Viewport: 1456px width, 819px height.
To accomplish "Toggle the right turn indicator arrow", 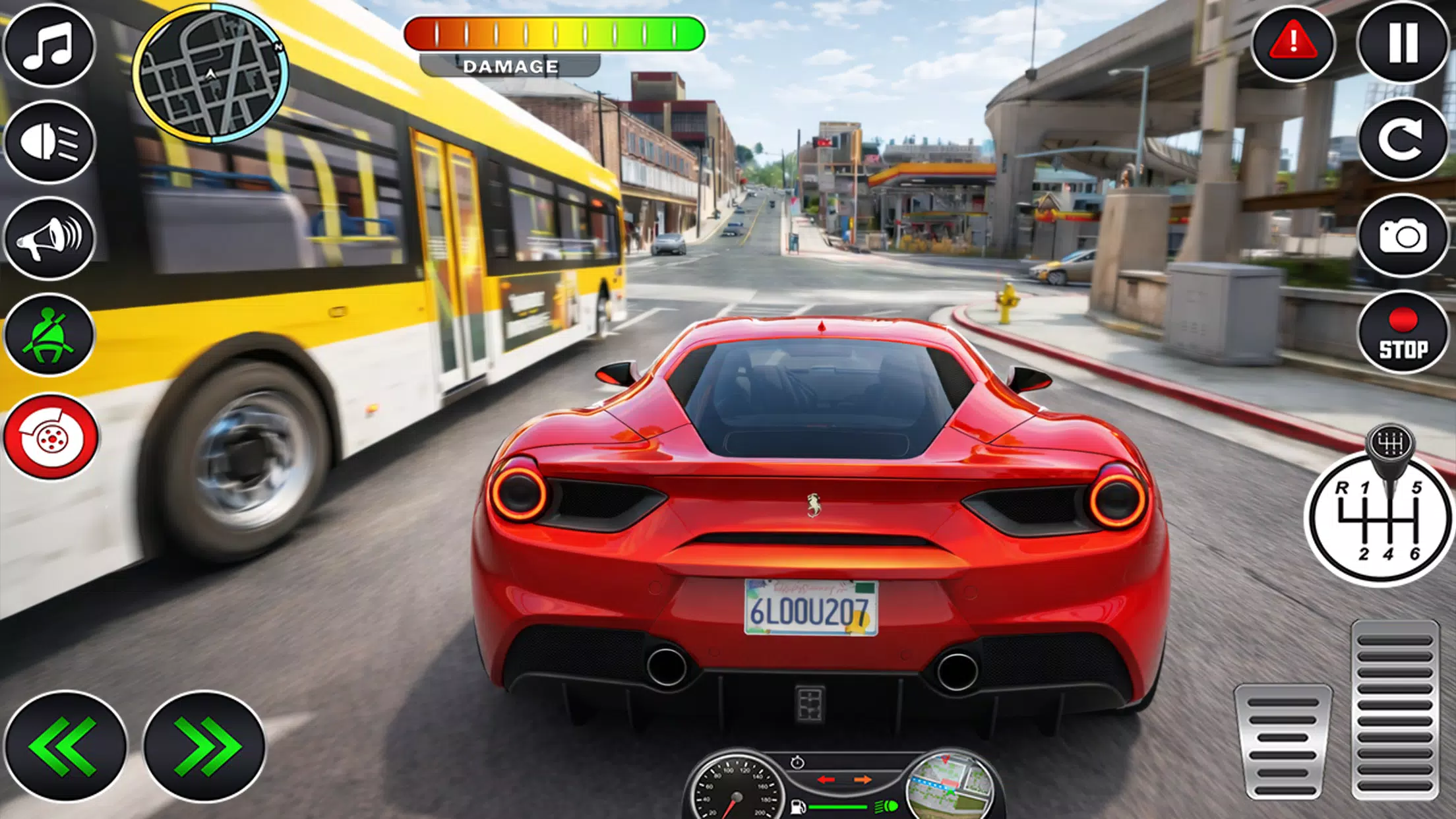I will 863,779.
